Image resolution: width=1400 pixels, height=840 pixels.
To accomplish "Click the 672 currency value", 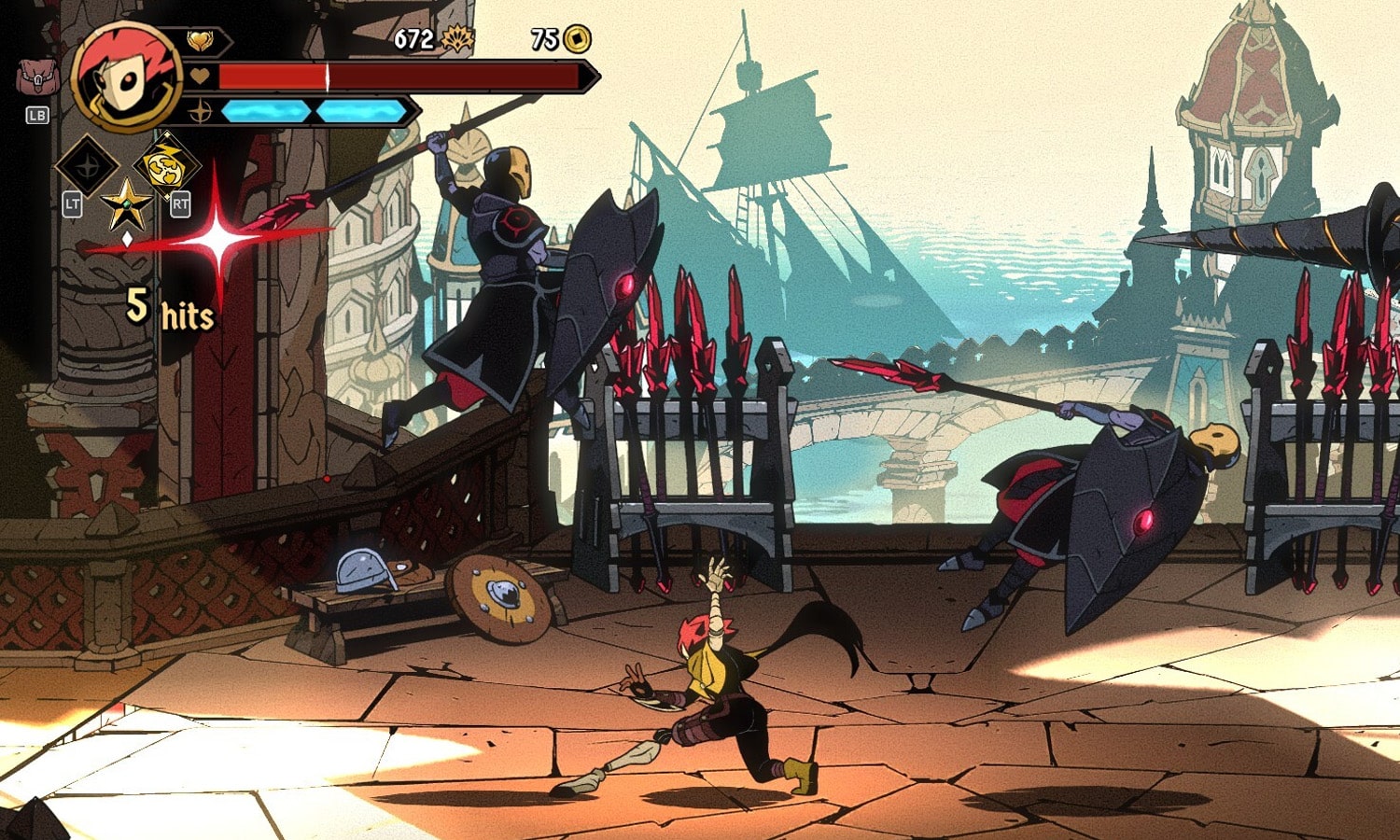I will pyautogui.click(x=413, y=39).
